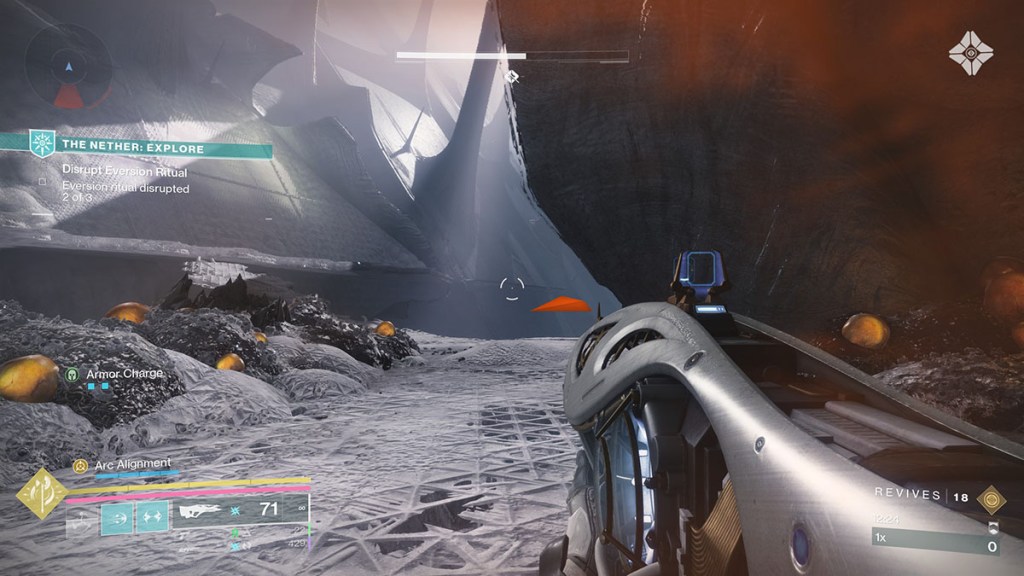
Task: Select the Ghost icon
Action: 970,53
